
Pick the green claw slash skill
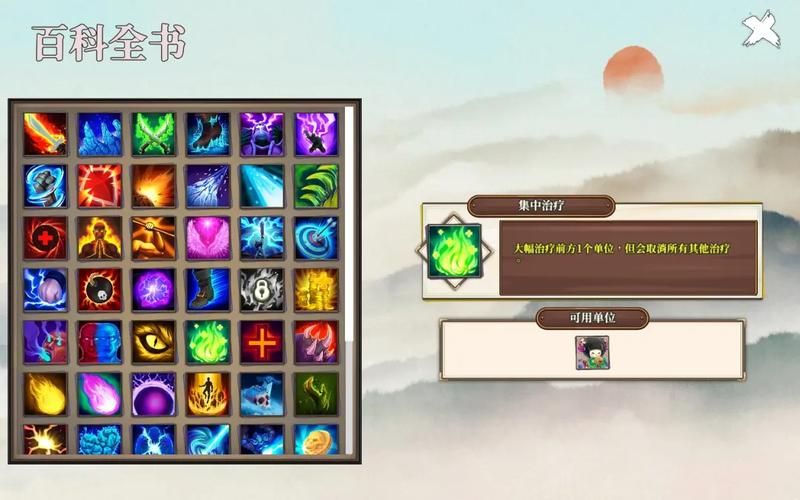[x=316, y=186]
